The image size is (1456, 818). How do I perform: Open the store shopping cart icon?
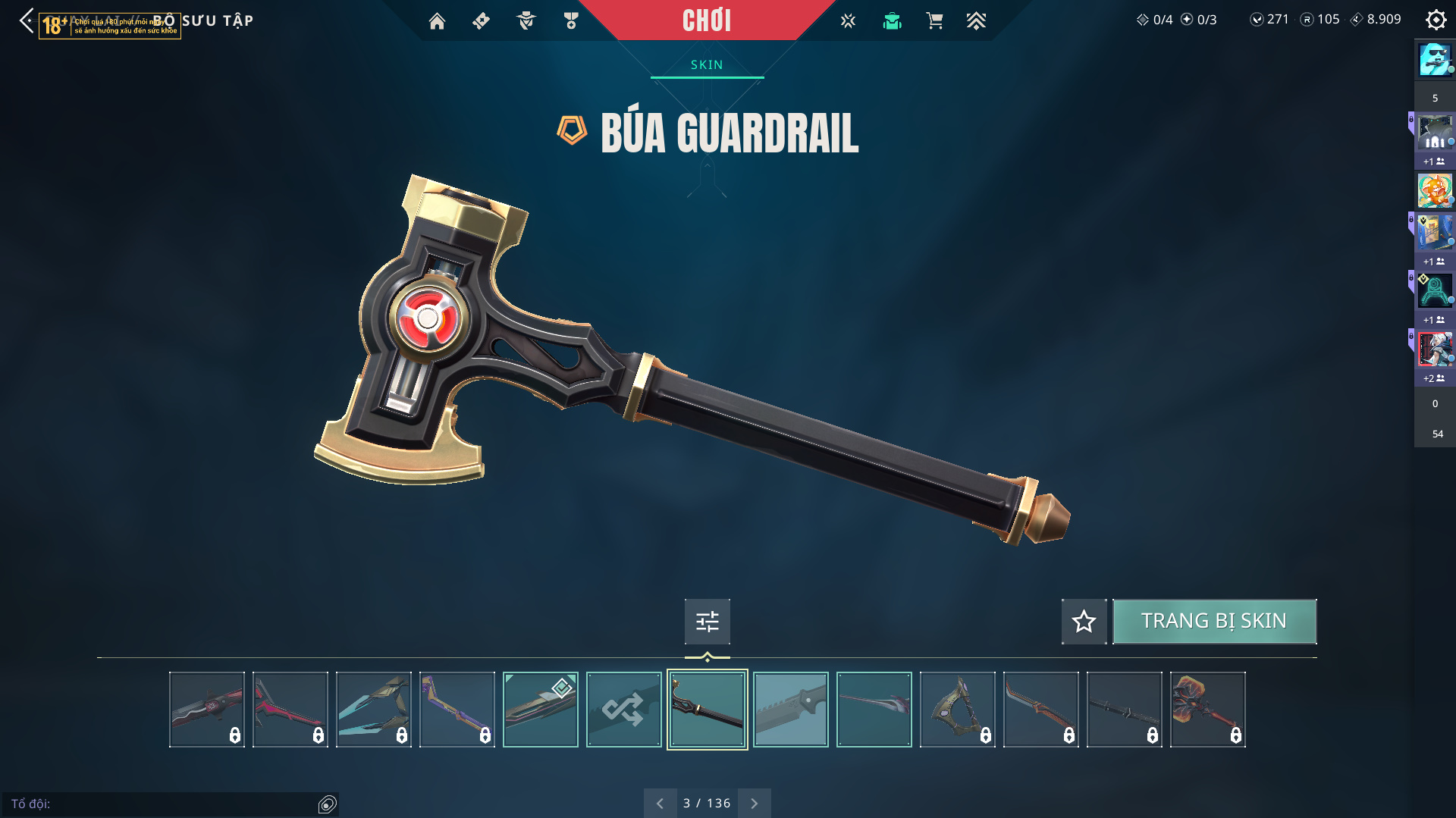coord(934,21)
